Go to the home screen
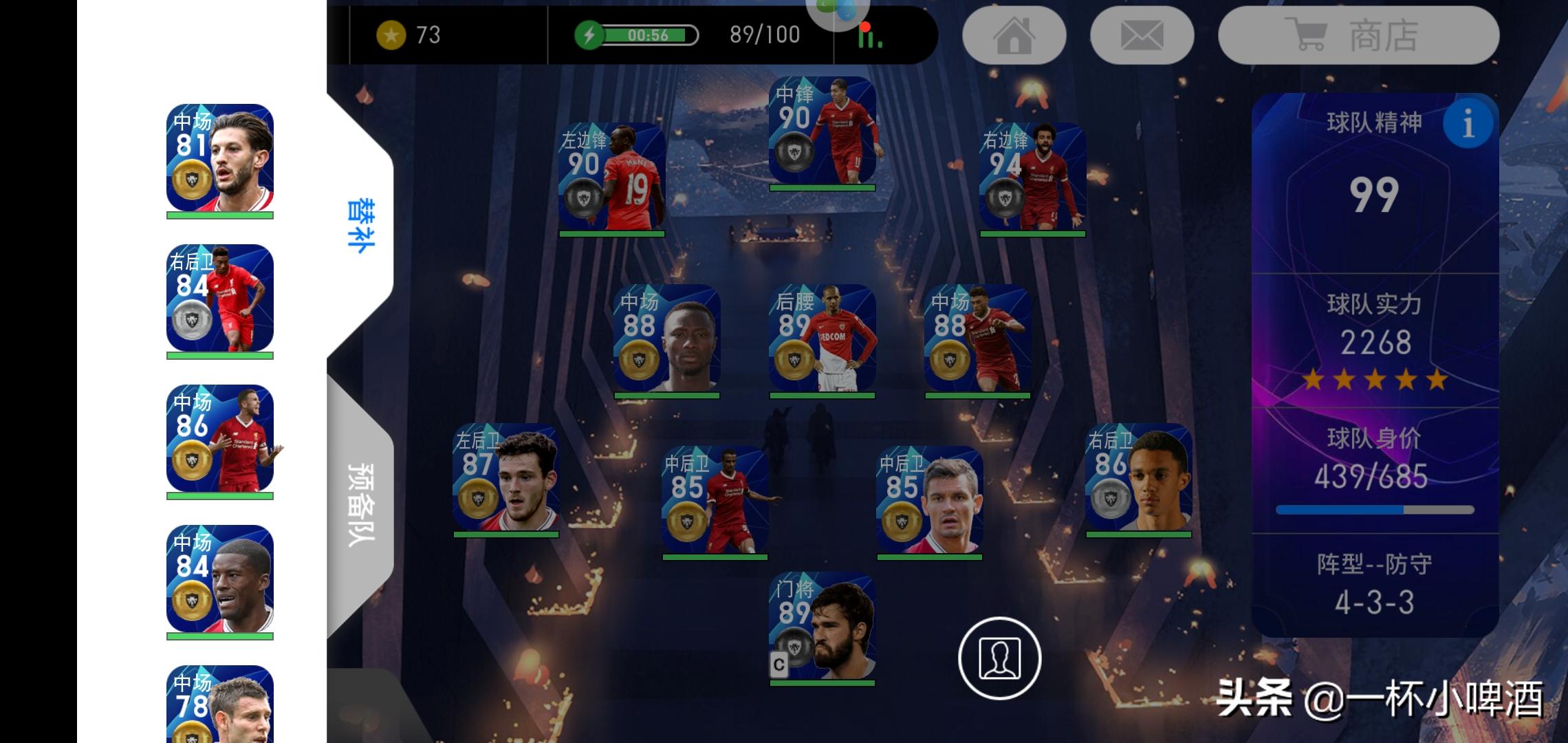The image size is (1568, 743). pyautogui.click(x=1014, y=36)
